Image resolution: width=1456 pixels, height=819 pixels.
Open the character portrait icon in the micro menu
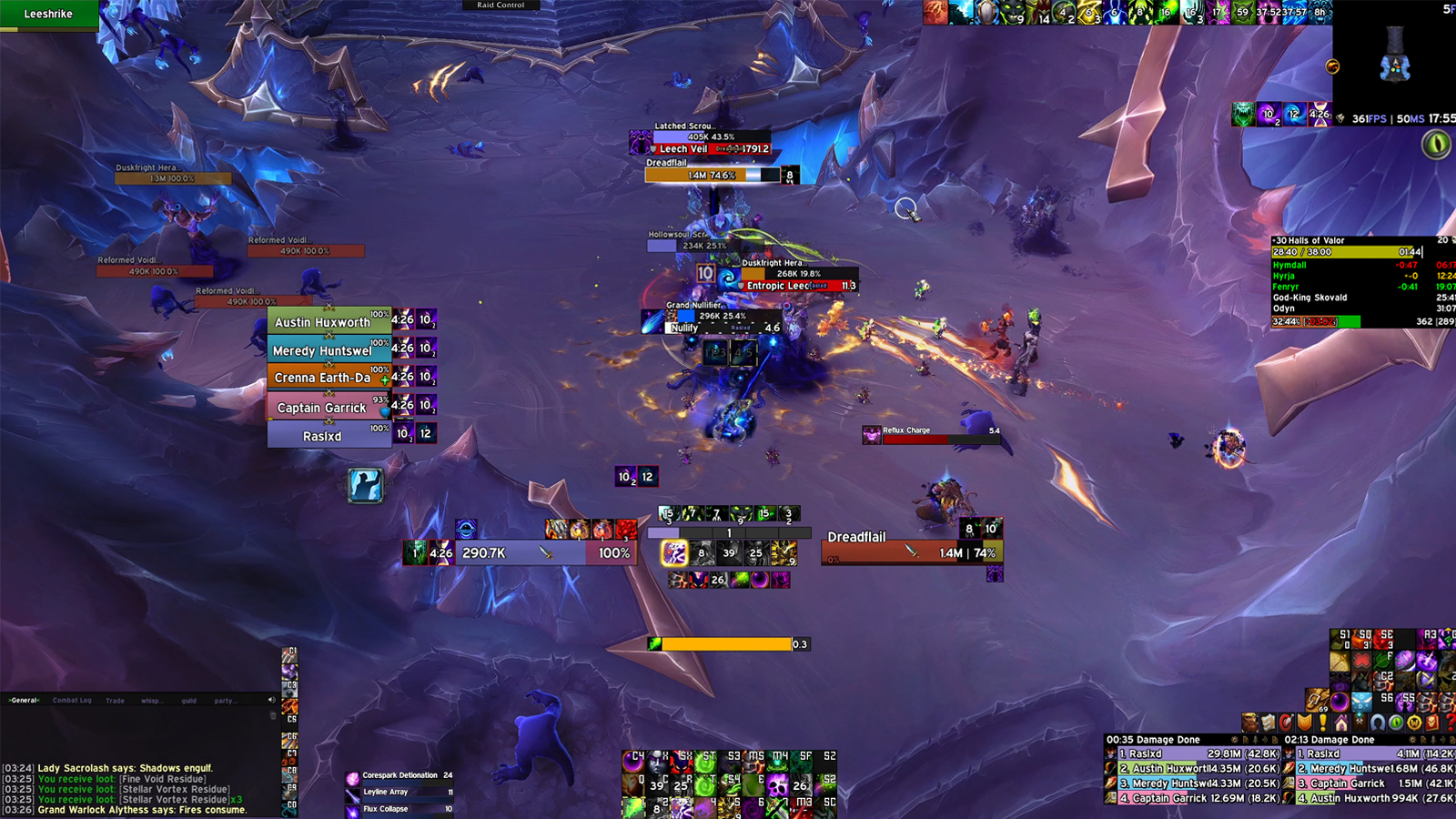click(x=1249, y=723)
